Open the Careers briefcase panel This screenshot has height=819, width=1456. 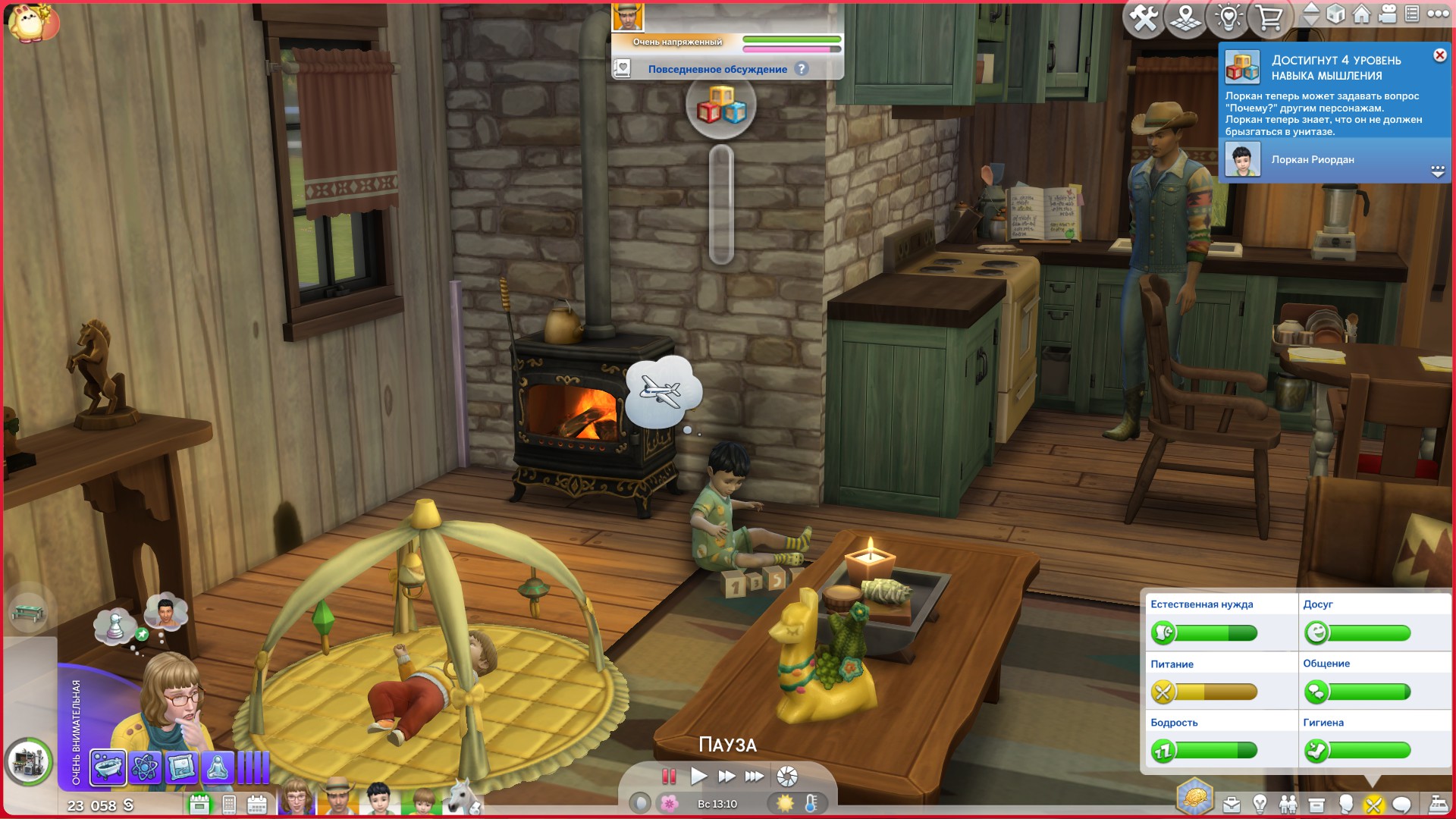click(1232, 804)
